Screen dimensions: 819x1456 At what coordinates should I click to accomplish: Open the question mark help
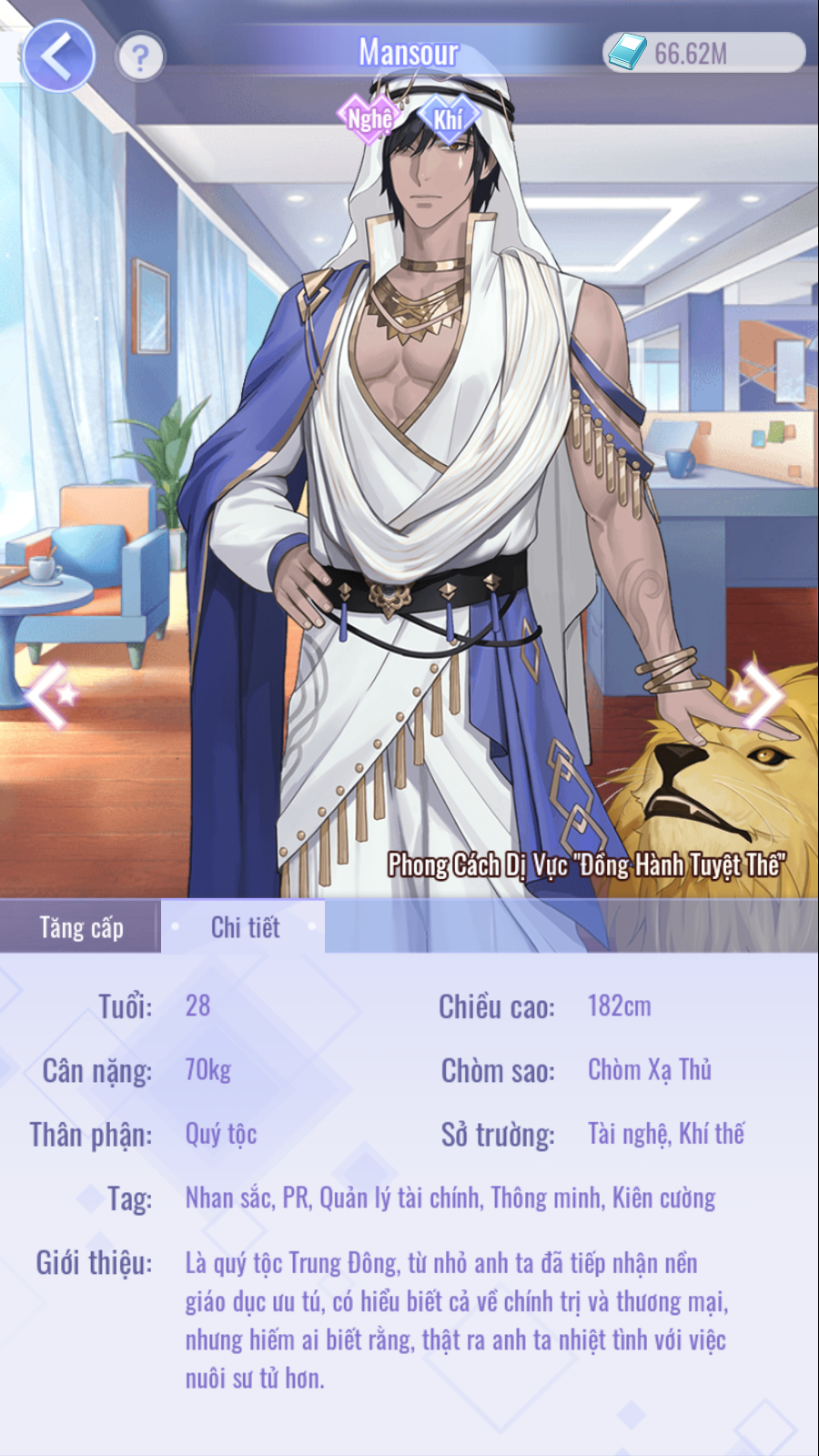[140, 57]
